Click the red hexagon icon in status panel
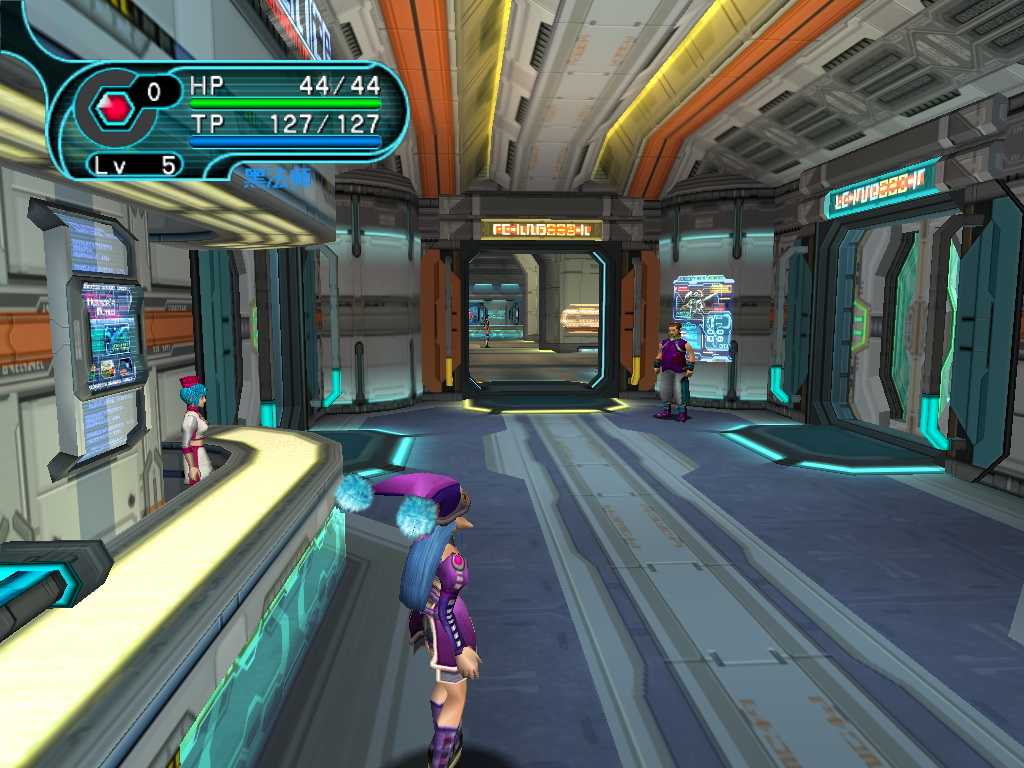 [x=112, y=108]
